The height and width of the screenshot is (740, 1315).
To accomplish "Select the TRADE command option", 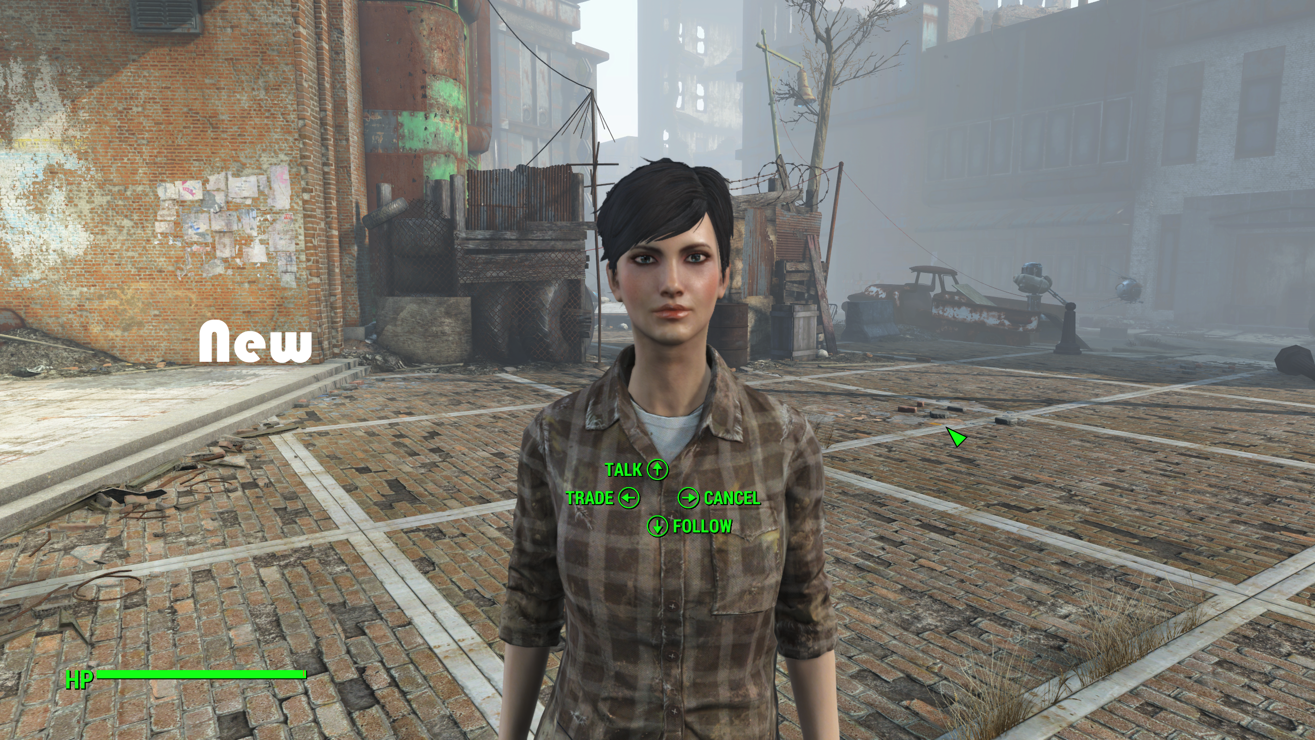I will (x=601, y=498).
